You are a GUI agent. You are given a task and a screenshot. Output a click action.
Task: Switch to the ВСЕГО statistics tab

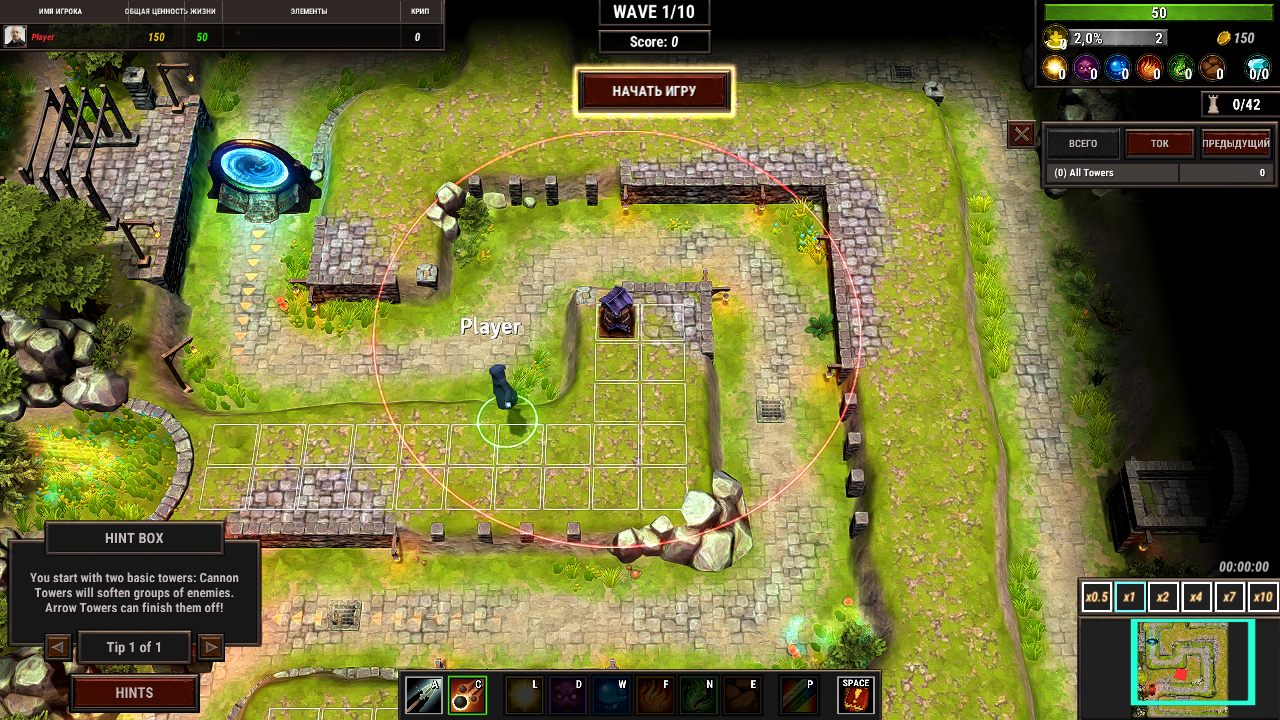(x=1083, y=143)
